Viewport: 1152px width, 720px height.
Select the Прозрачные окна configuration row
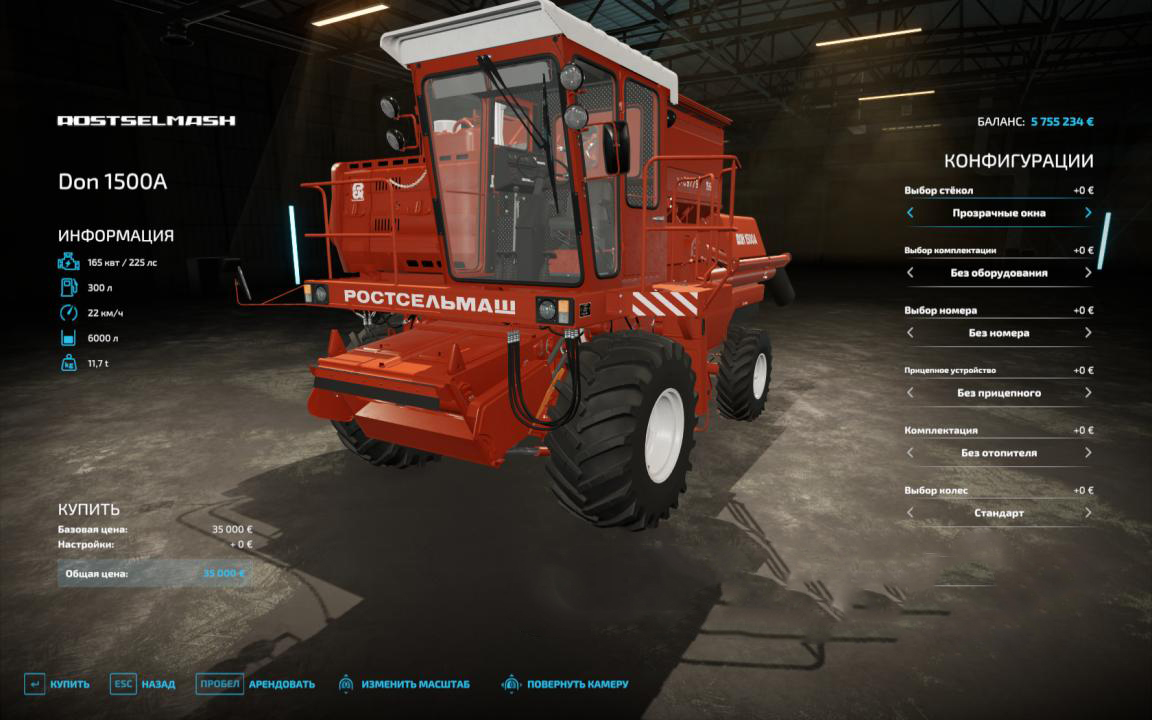[998, 213]
